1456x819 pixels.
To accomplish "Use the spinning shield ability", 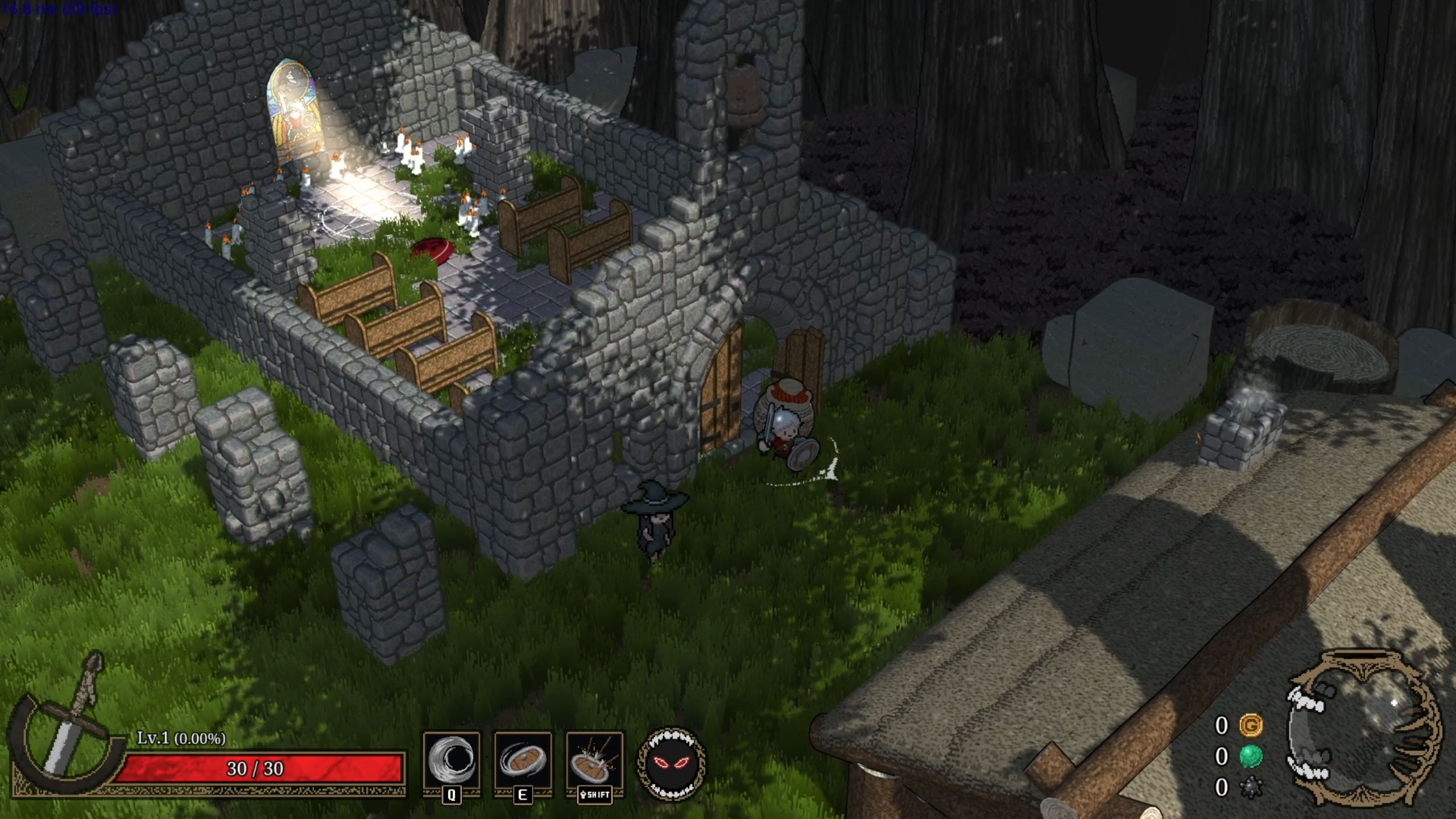I will pos(523,761).
